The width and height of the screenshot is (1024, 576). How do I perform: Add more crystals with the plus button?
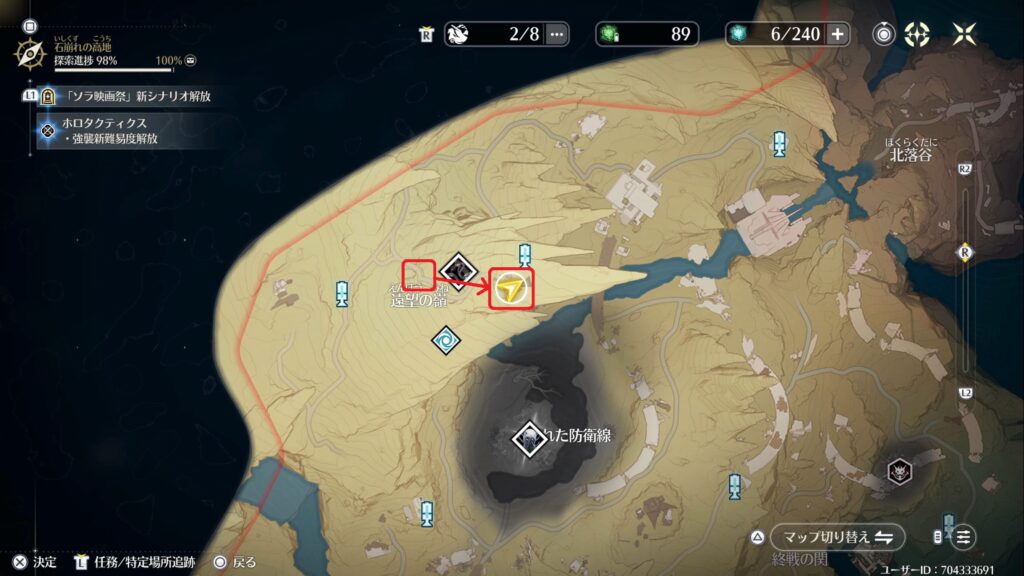[x=837, y=34]
